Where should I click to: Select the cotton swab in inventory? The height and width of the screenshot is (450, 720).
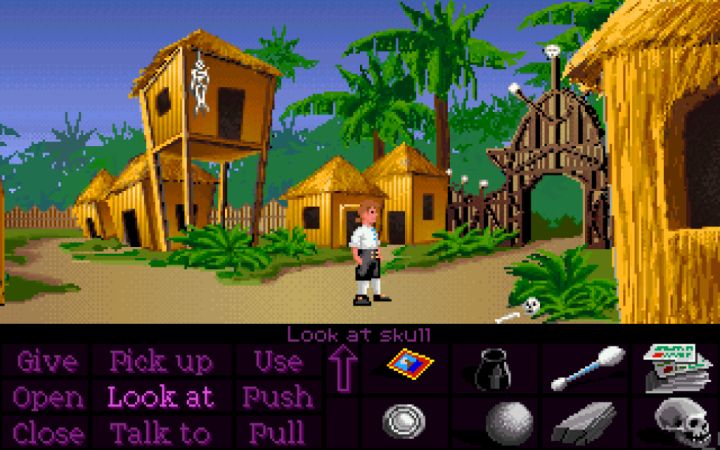(587, 367)
